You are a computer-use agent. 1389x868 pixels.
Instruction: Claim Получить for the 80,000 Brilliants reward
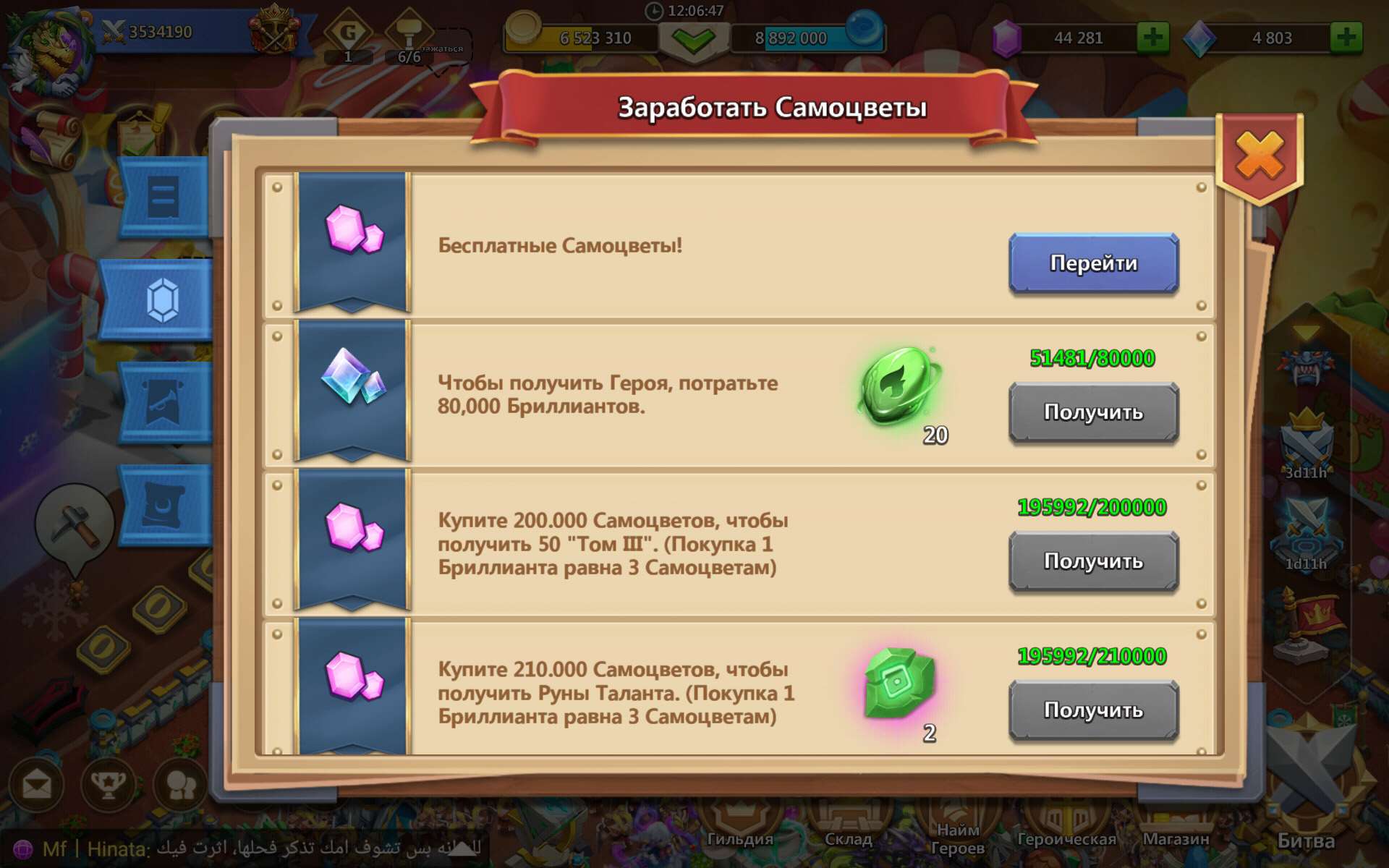tap(1093, 412)
